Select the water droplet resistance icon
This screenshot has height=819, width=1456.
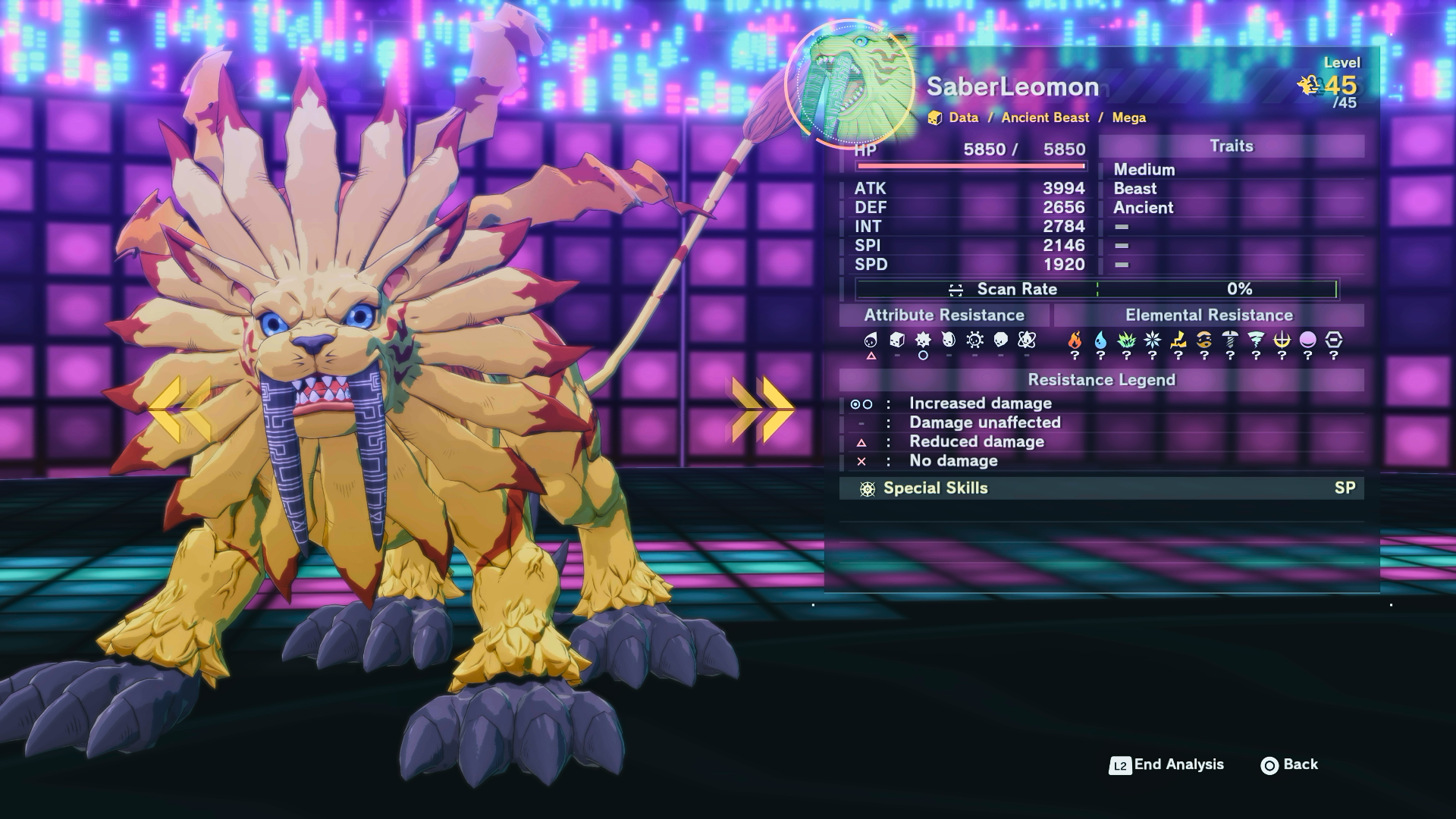pos(1100,340)
